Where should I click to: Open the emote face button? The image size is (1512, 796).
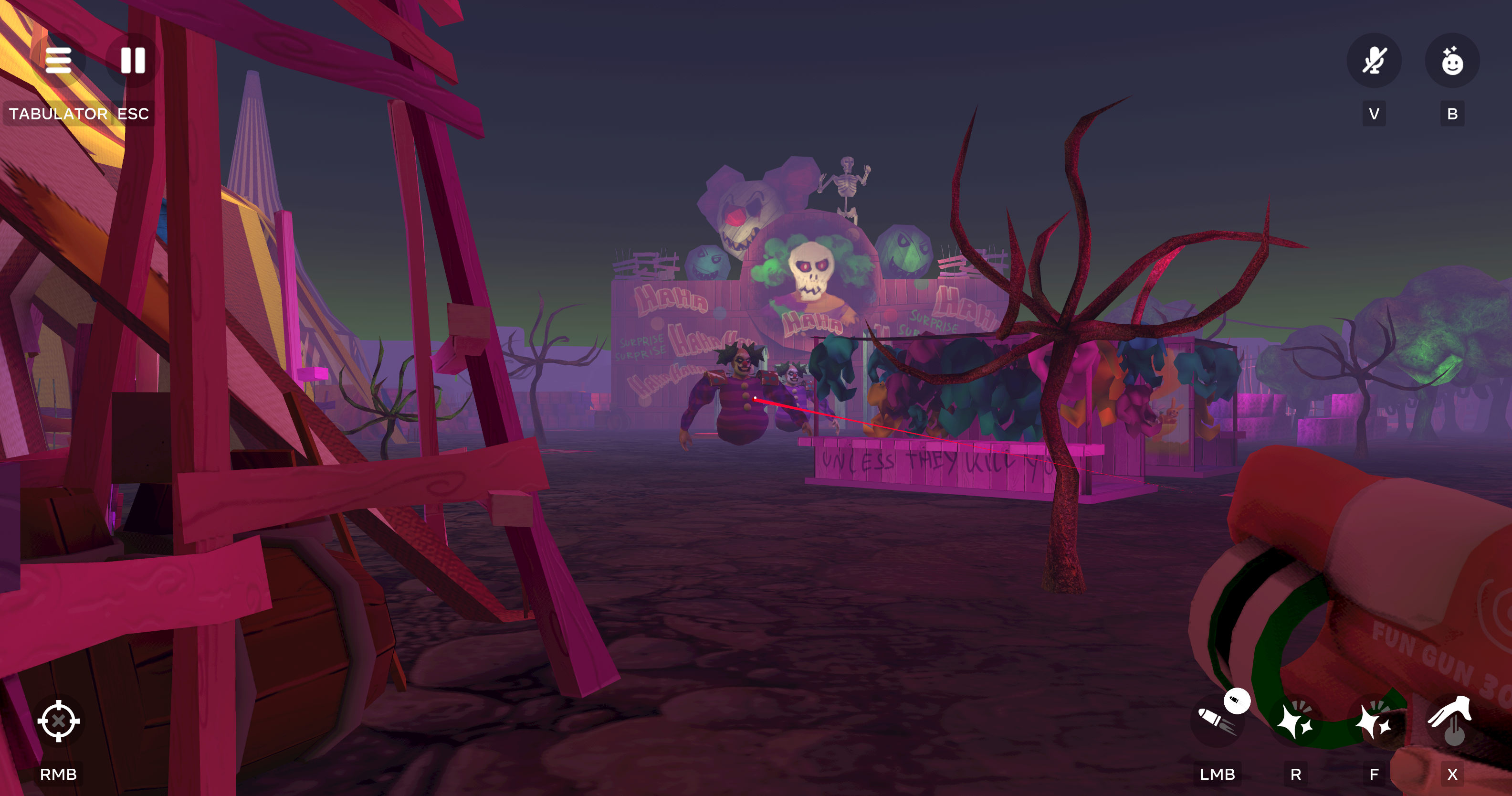click(1451, 61)
